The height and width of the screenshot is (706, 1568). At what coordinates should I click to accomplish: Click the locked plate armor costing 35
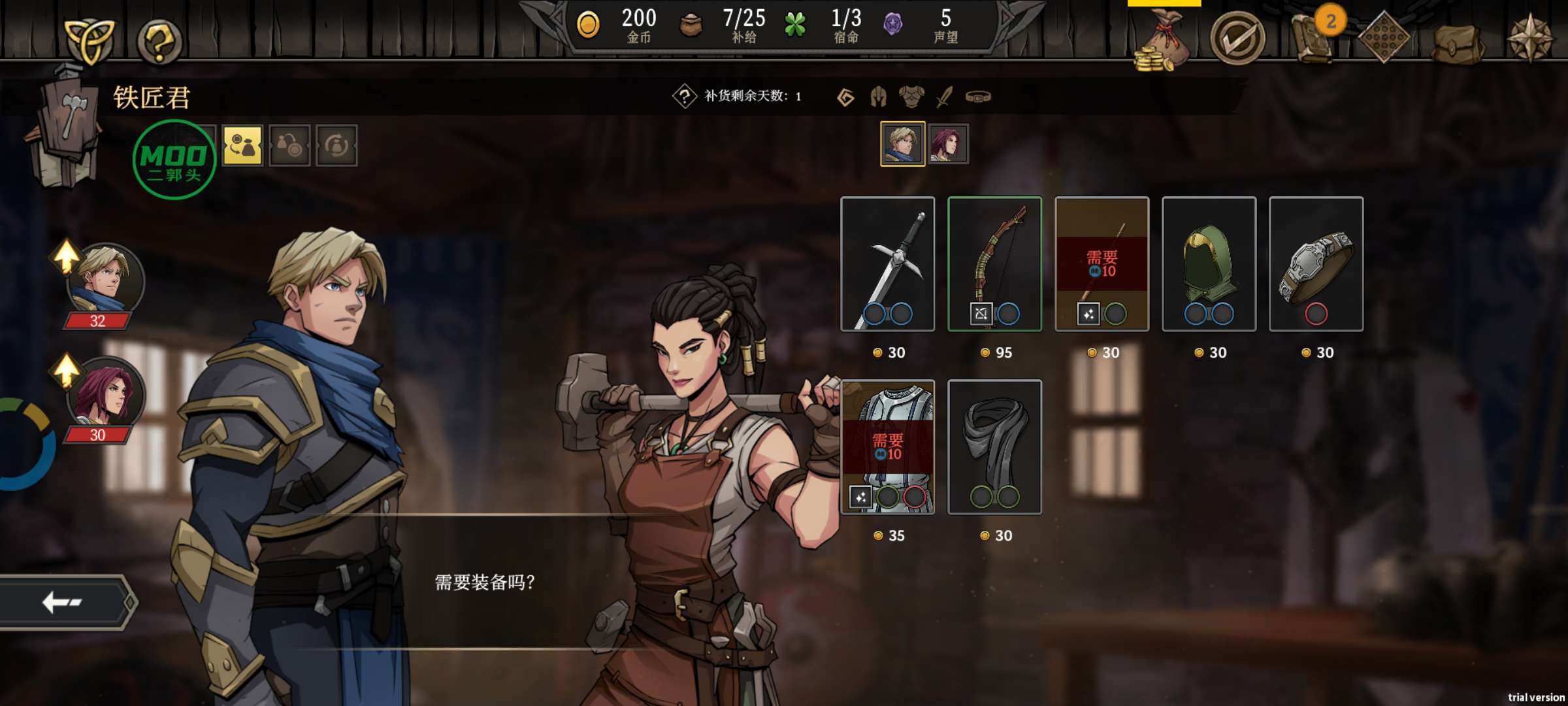887,446
